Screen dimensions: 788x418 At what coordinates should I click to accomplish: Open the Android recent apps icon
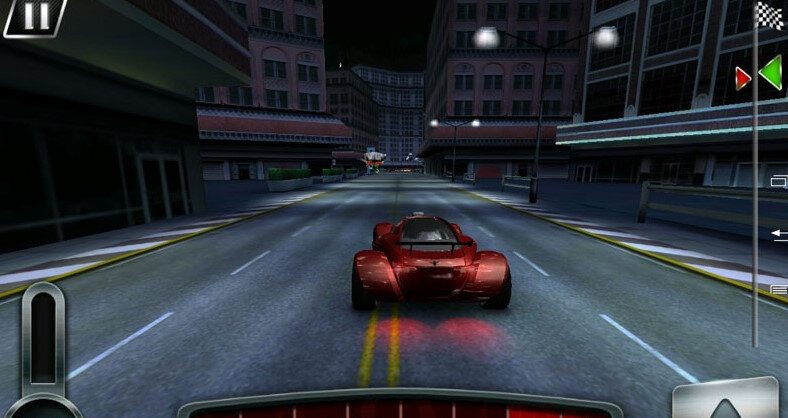[x=779, y=181]
